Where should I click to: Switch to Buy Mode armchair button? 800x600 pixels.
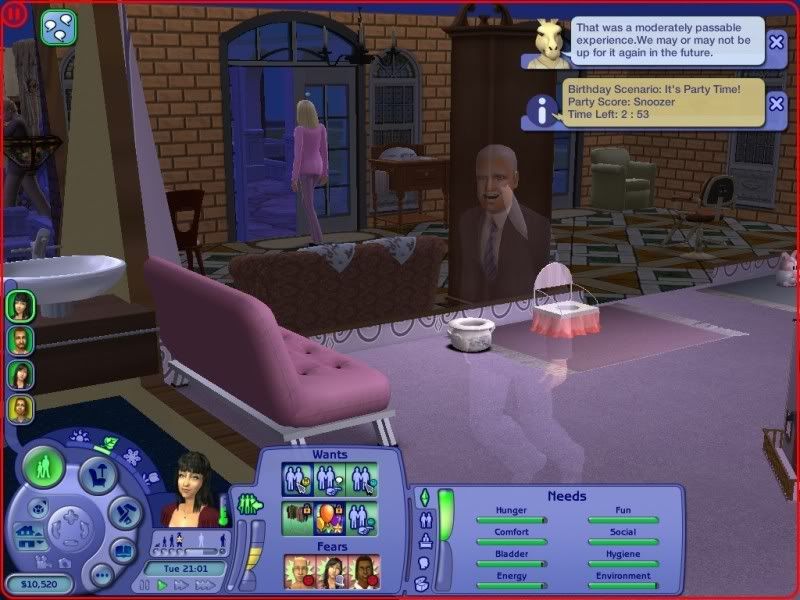[97, 473]
